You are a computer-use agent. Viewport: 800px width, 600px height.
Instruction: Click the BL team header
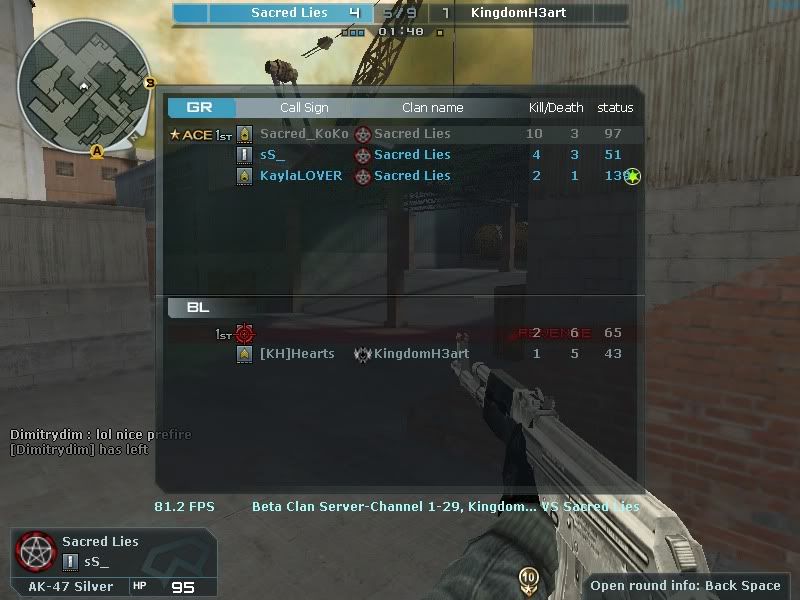(x=198, y=307)
